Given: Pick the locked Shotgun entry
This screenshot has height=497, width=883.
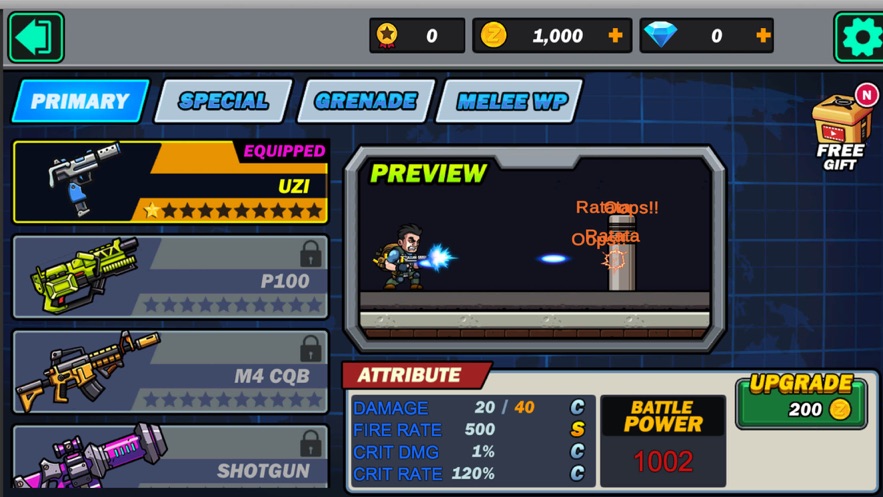Looking at the screenshot, I should pyautogui.click(x=171, y=459).
